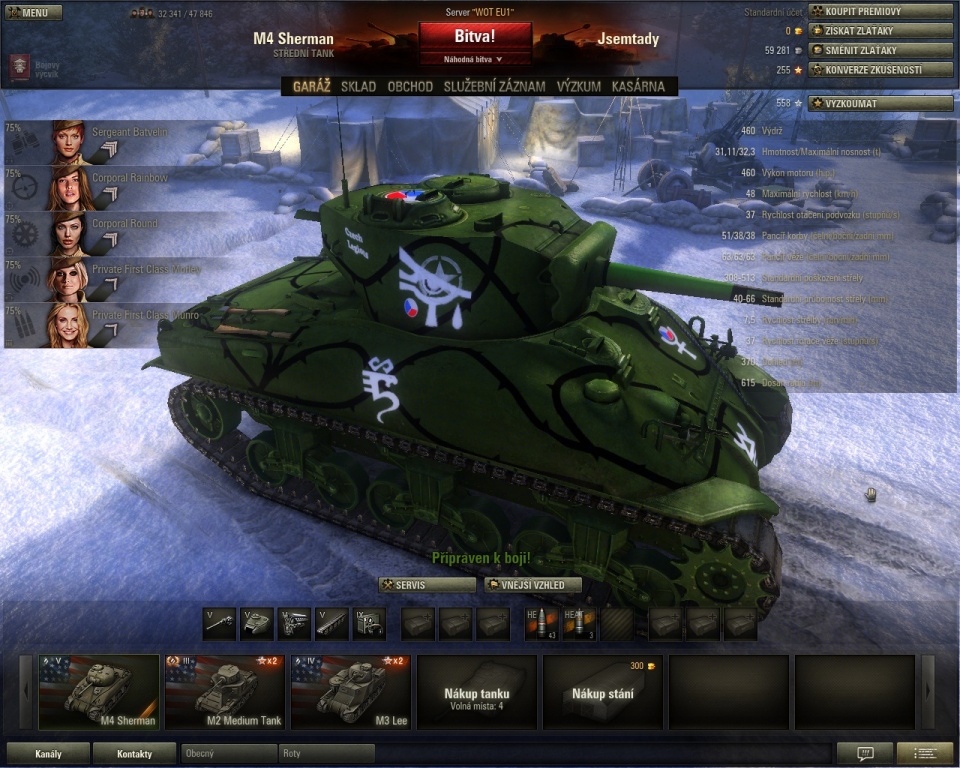Open the Menu button
The height and width of the screenshot is (768, 960).
34,13
